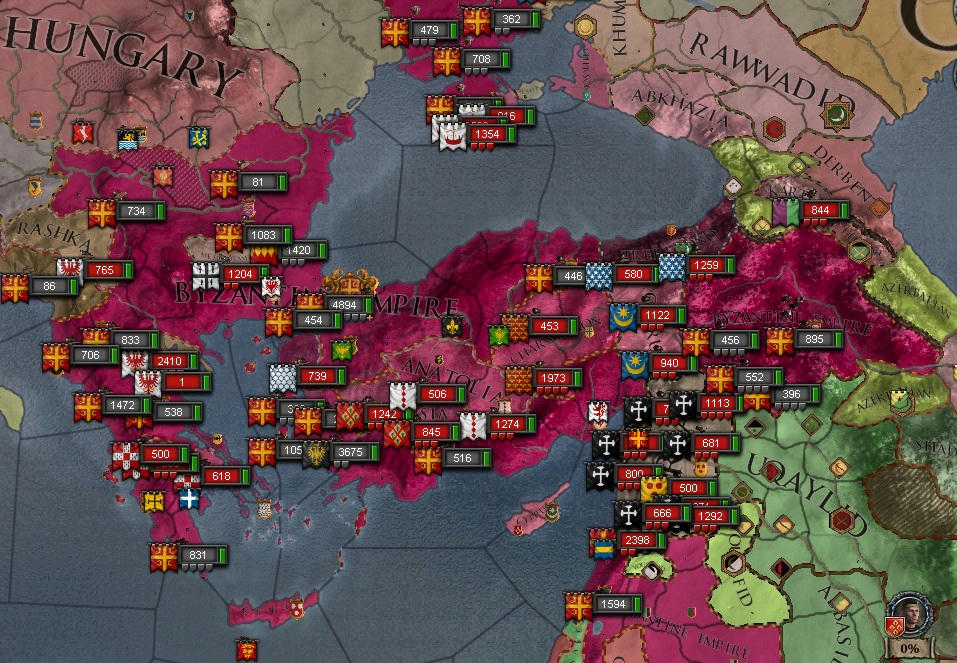Click the 1354-strong army banner
This screenshot has width=957, height=663.
tap(489, 134)
